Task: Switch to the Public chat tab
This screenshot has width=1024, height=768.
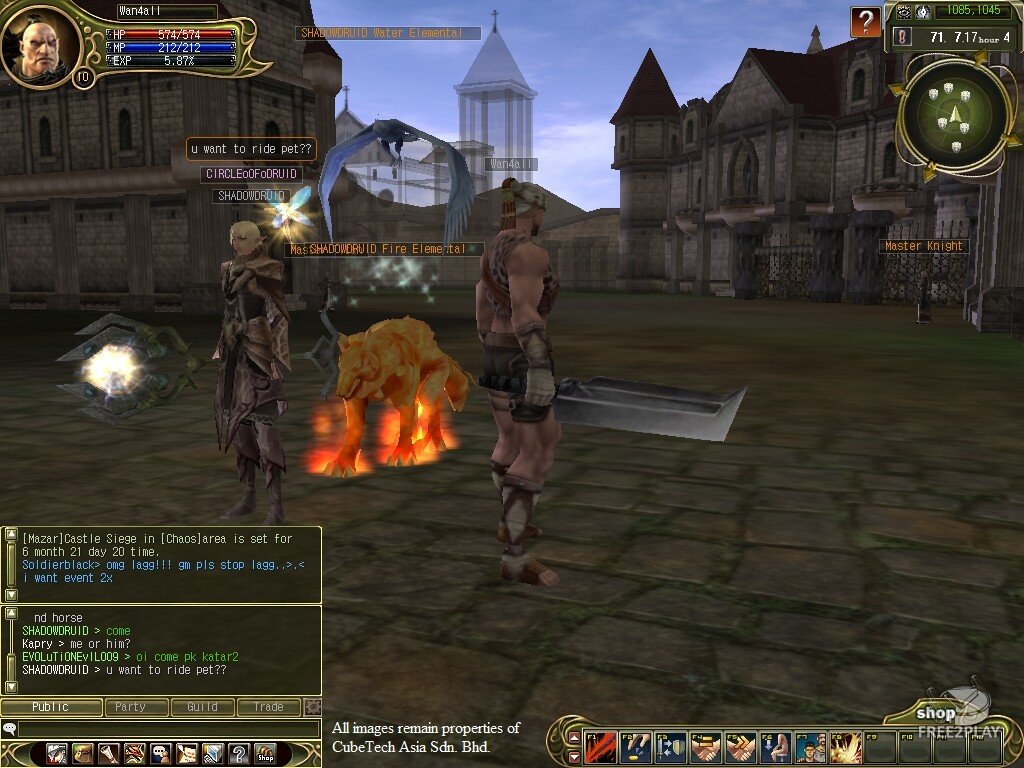Action: 51,707
